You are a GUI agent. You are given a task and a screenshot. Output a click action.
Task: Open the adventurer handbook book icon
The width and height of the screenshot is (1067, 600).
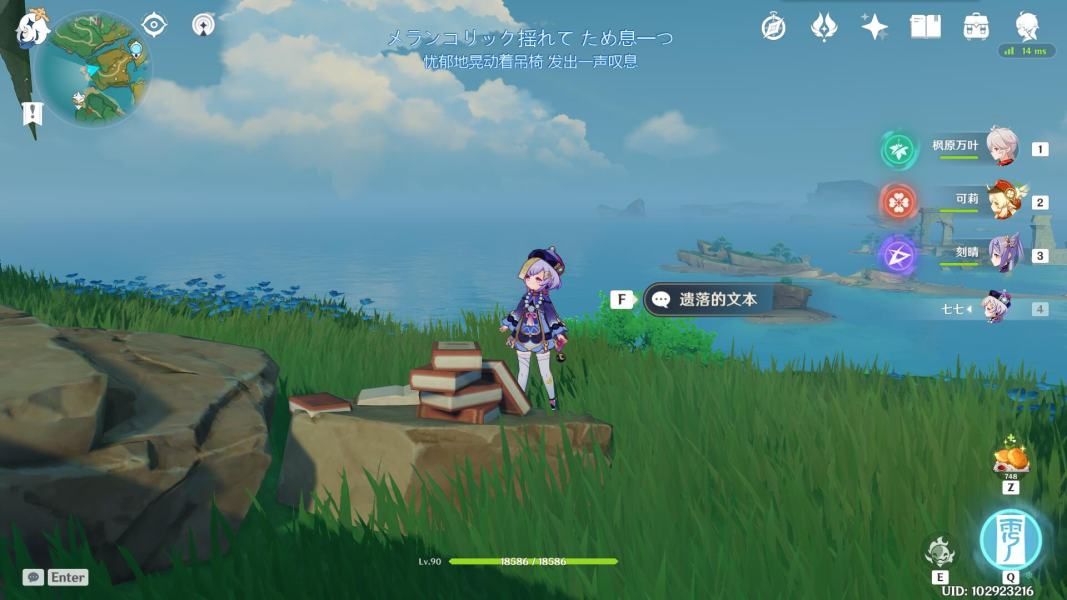925,27
